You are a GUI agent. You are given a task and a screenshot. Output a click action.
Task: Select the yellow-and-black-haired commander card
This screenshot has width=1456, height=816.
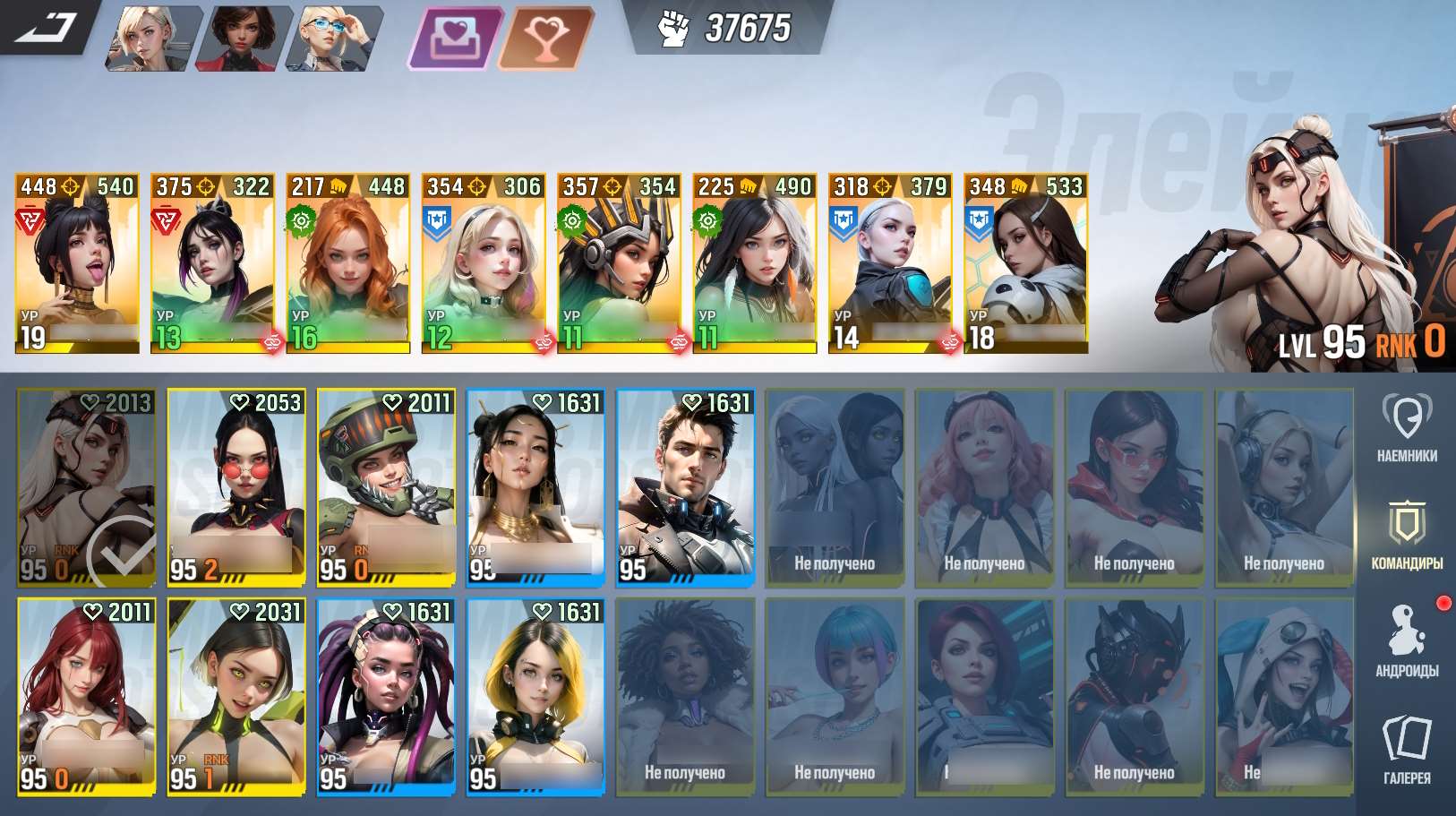click(535, 696)
